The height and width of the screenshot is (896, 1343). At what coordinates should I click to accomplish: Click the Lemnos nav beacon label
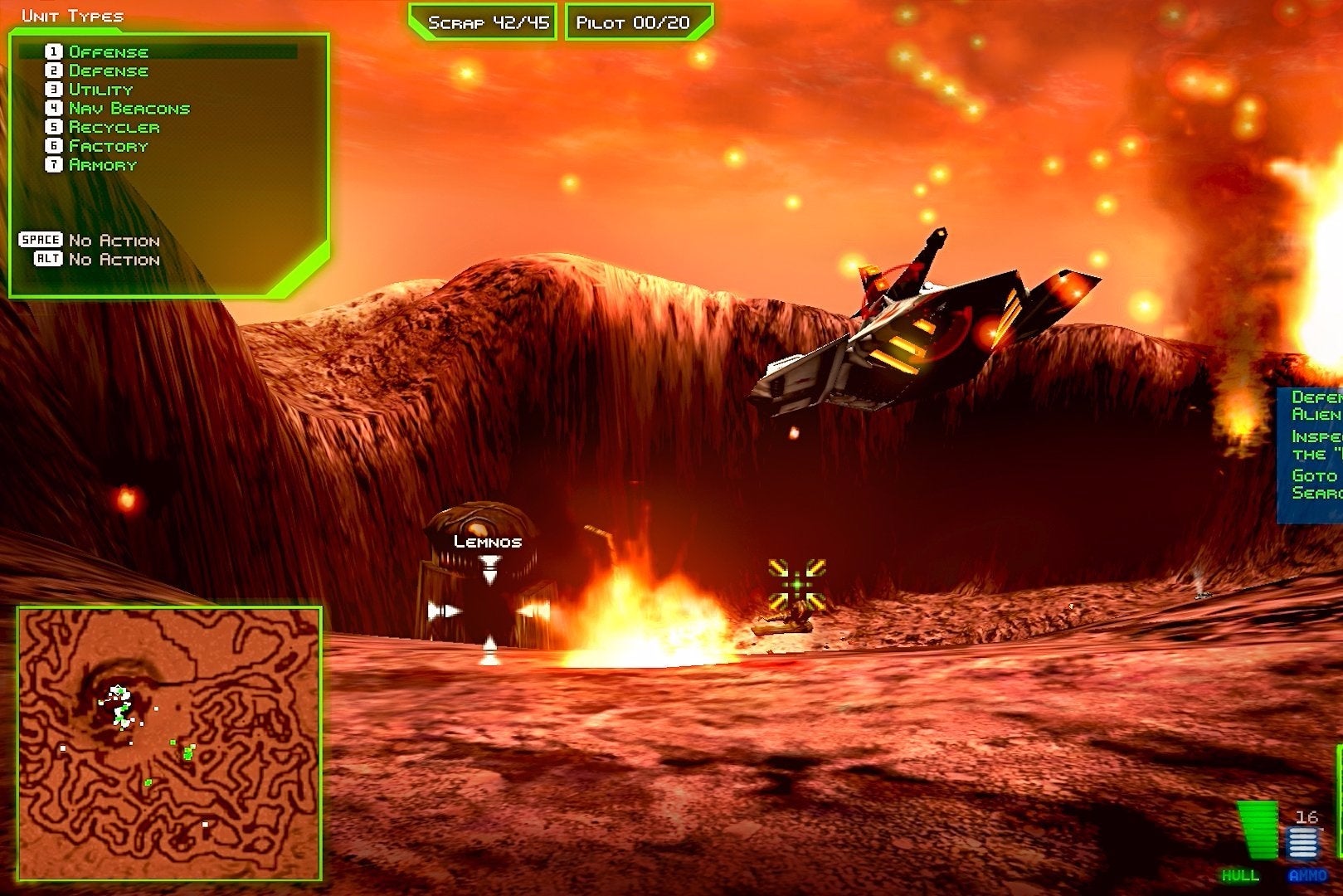coord(487,540)
